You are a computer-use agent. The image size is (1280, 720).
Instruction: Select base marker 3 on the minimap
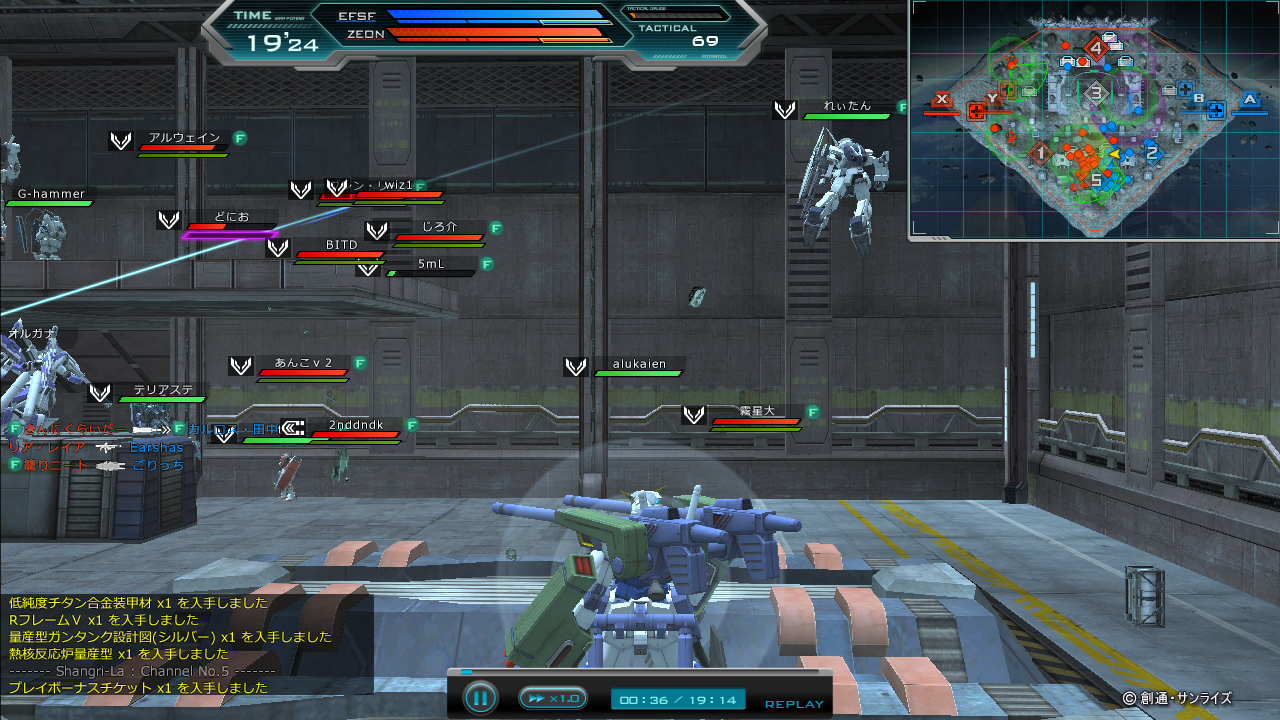pos(1096,93)
